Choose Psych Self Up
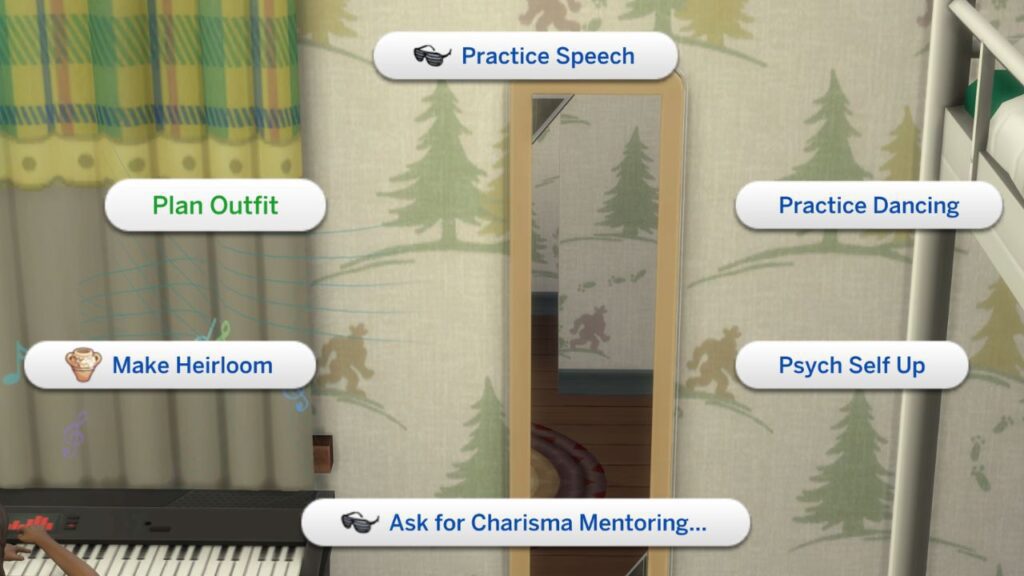1024x576 pixels. [x=851, y=365]
